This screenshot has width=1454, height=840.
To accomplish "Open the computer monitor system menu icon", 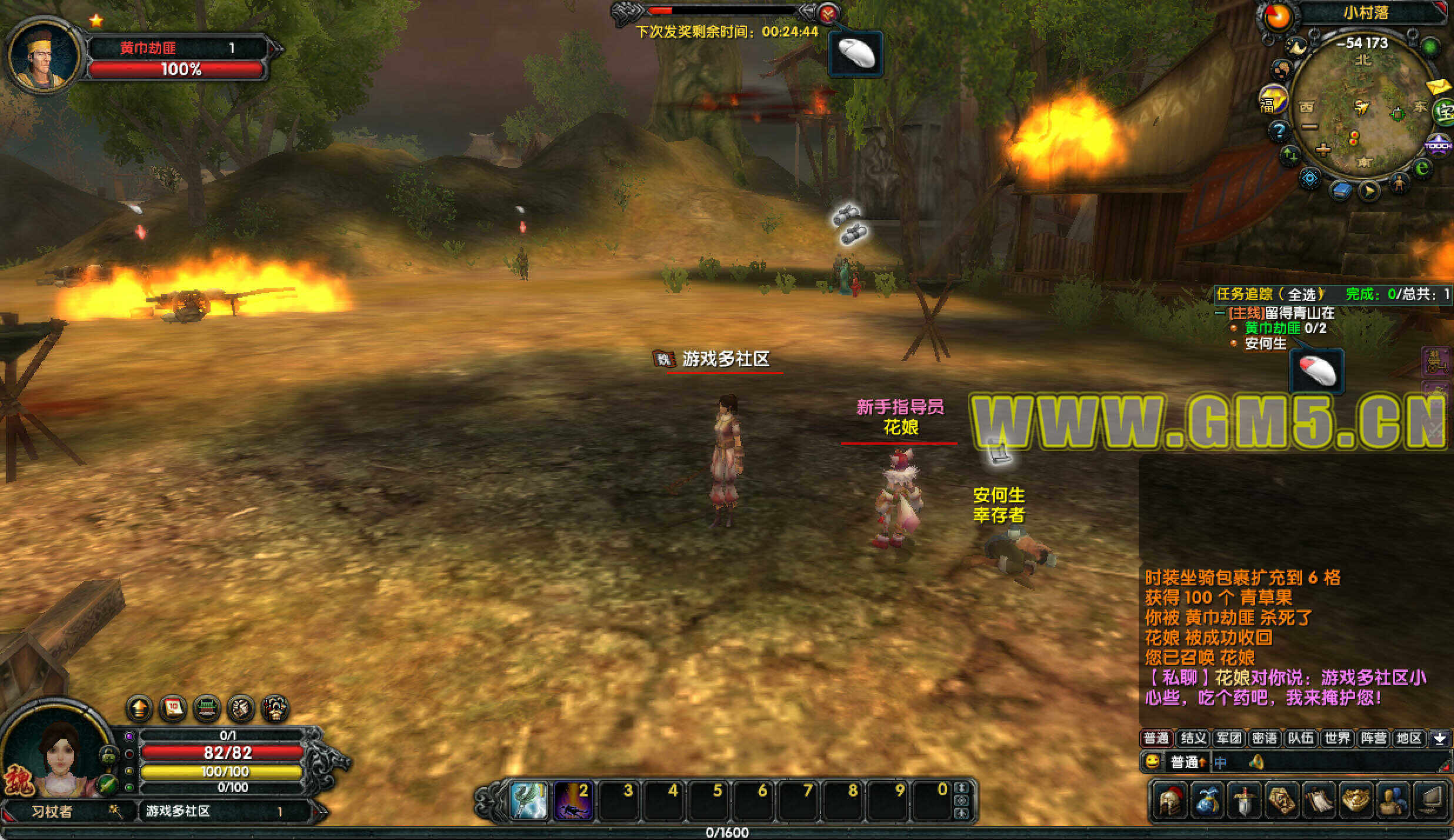I will pos(1430,801).
